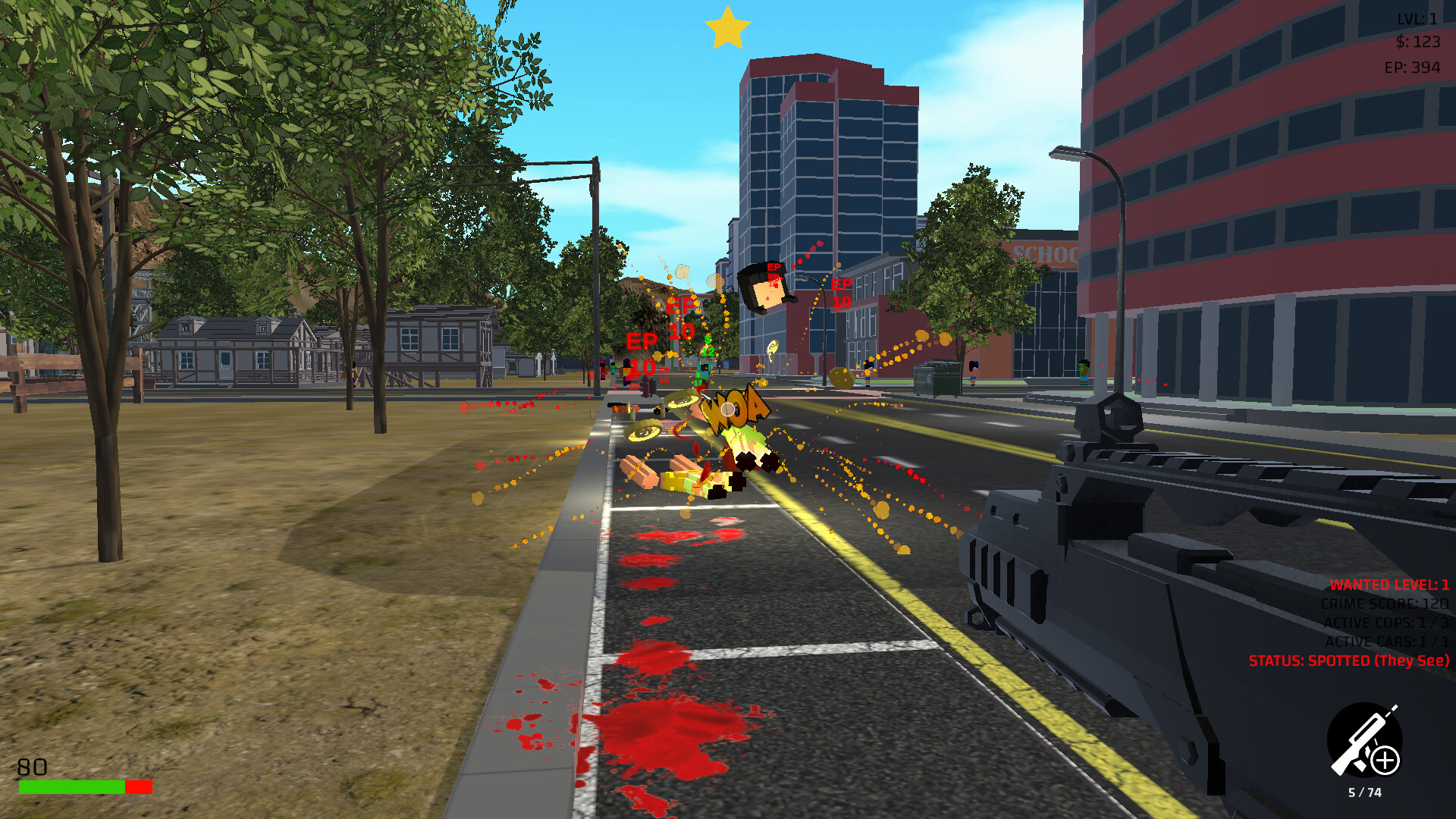
Task: Click the large blood splatter on the parking lane
Action: point(667,736)
